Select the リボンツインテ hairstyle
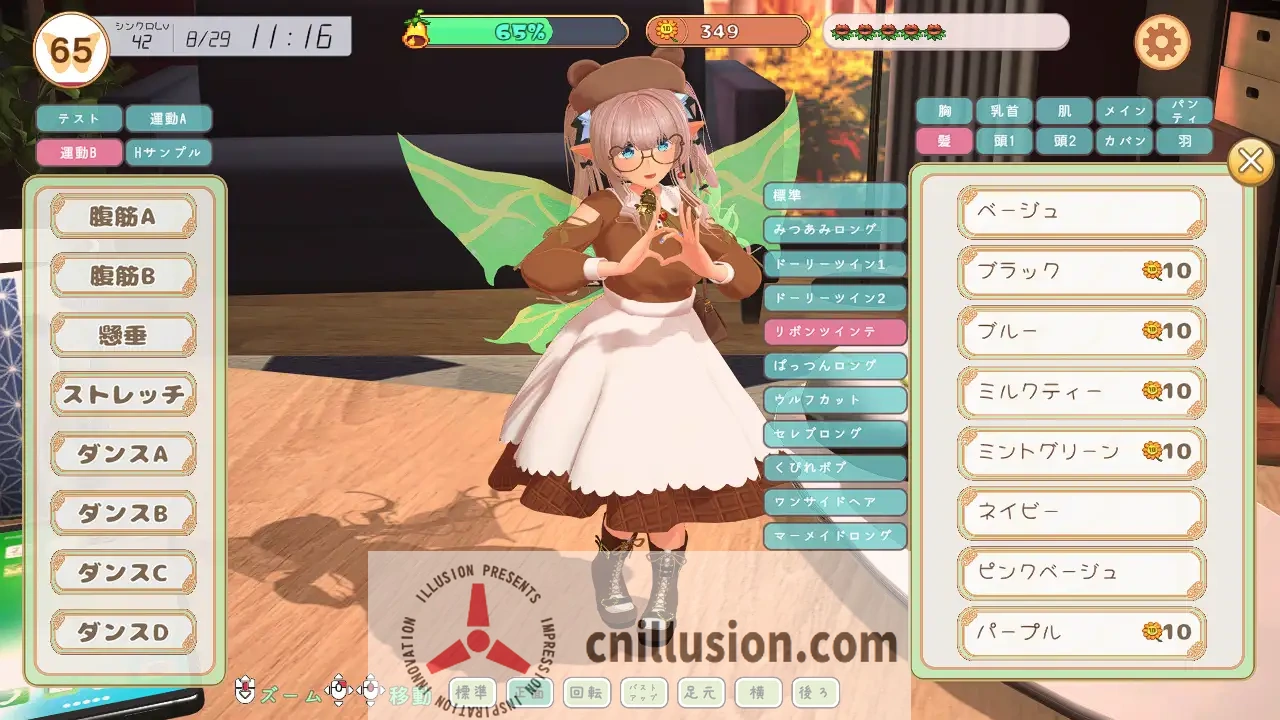Viewport: 1280px width, 720px height. pyautogui.click(x=835, y=331)
